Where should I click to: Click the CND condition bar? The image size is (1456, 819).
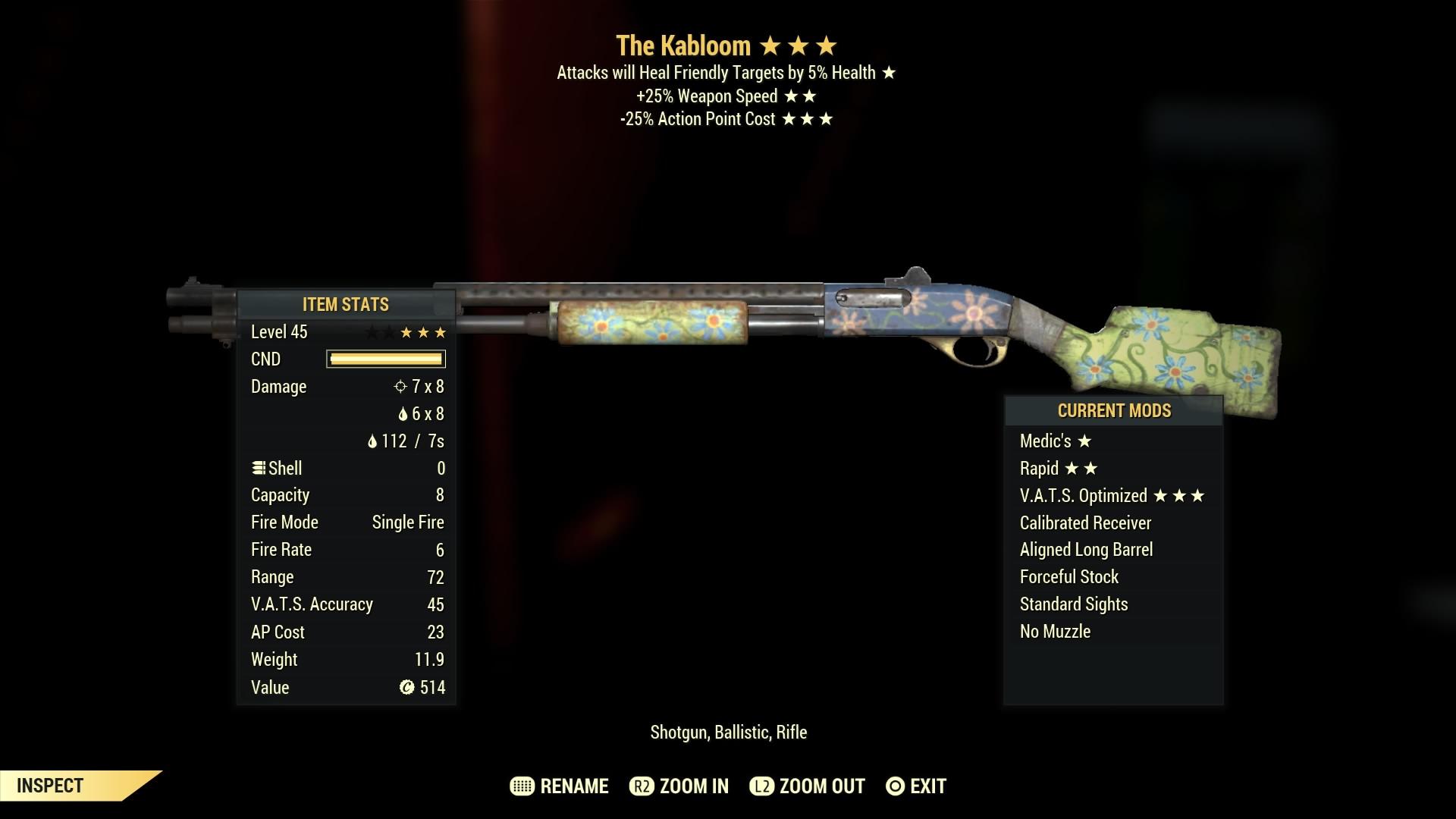click(x=384, y=359)
